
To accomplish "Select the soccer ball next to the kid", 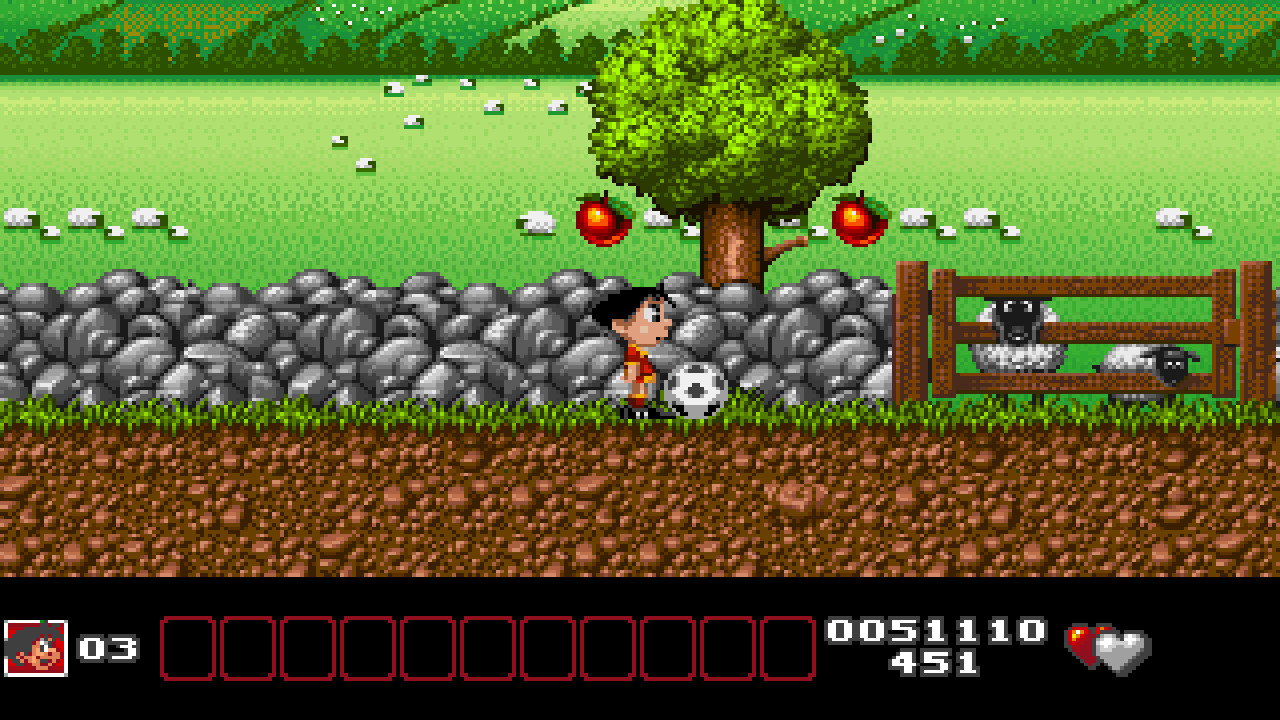I will [693, 388].
